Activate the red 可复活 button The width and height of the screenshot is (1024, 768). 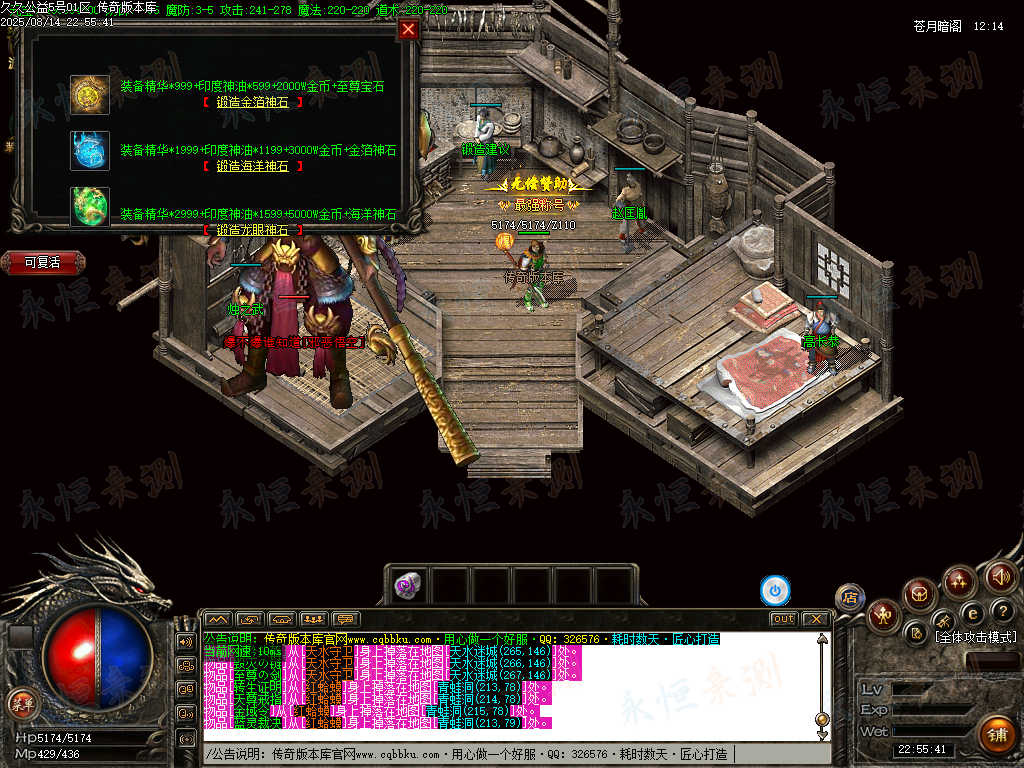coord(43,263)
